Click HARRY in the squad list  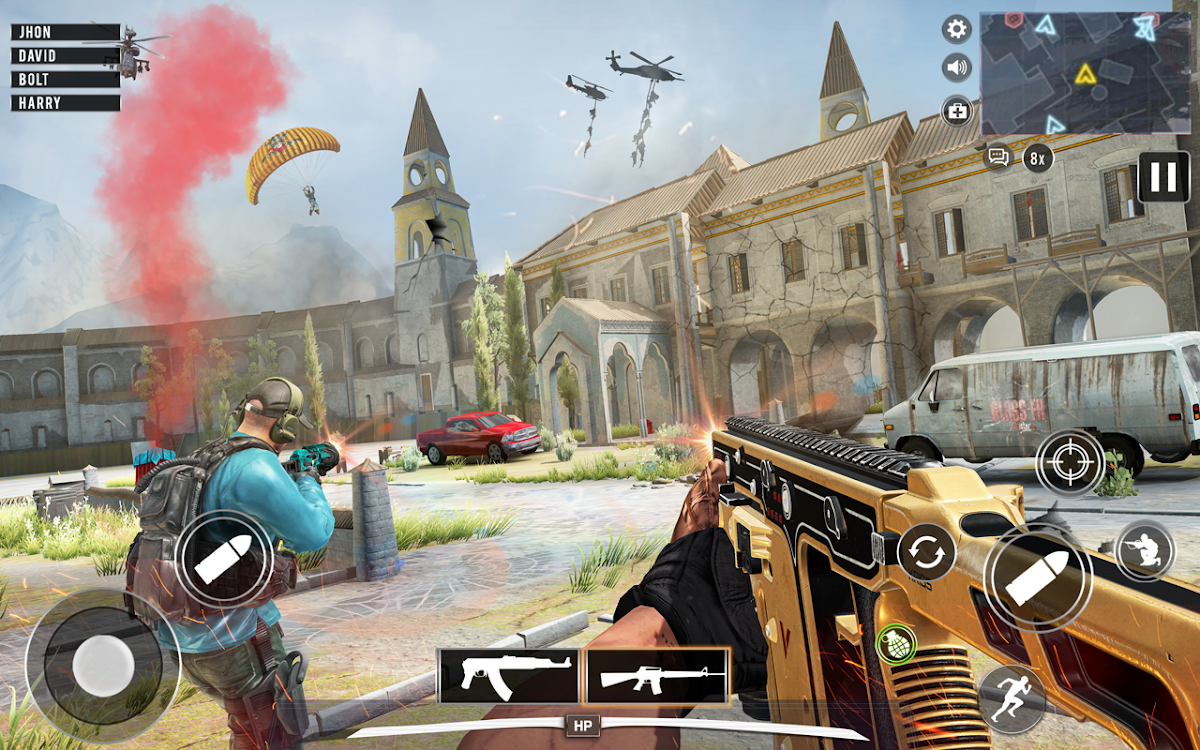(66, 103)
